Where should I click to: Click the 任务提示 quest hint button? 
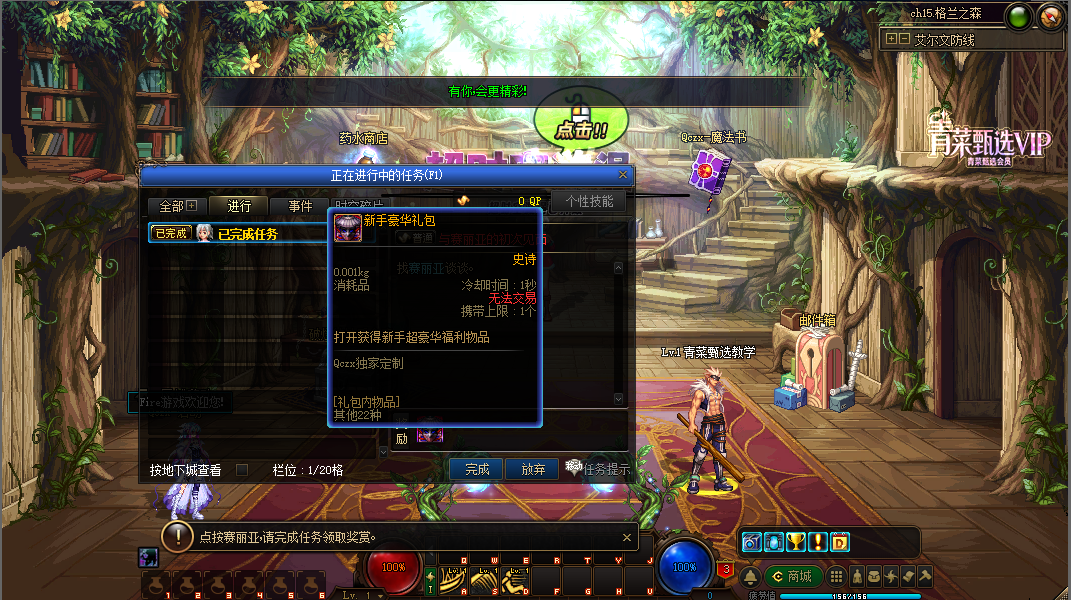click(600, 469)
